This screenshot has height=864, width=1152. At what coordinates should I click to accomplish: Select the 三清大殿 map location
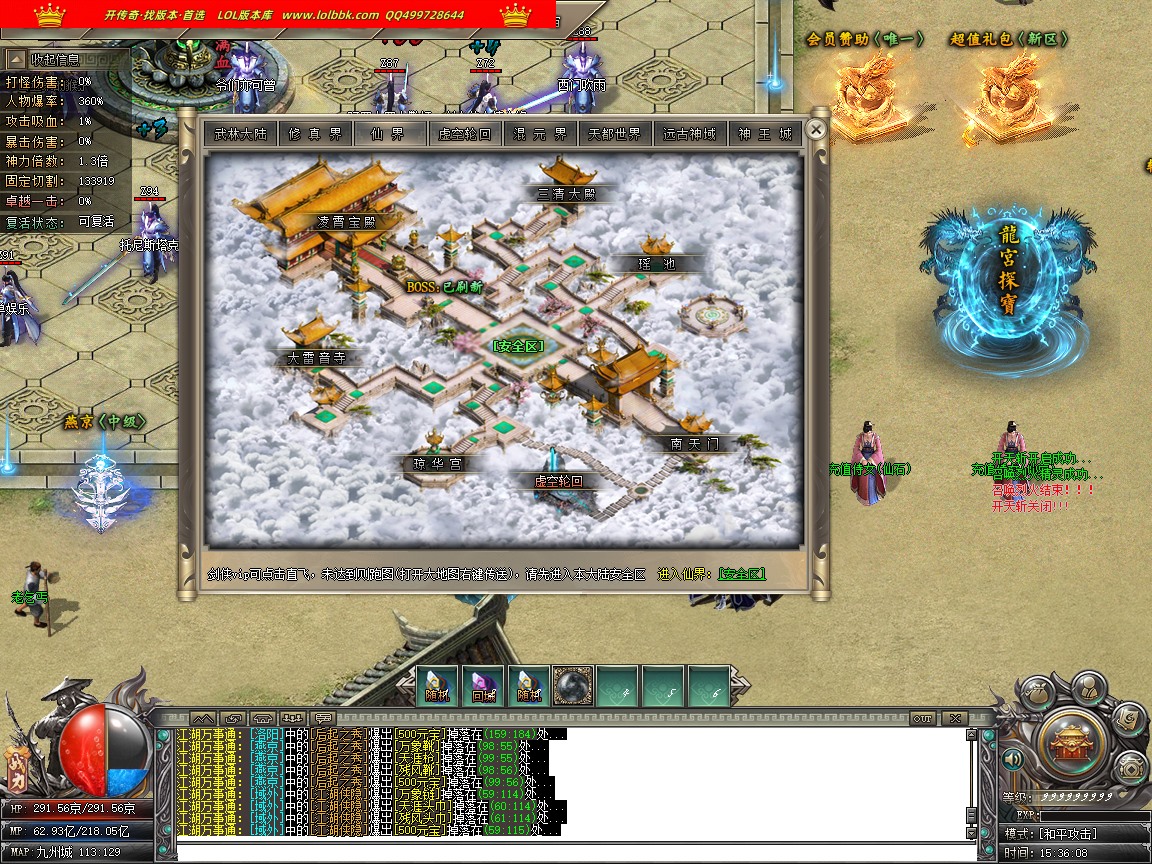[x=566, y=194]
